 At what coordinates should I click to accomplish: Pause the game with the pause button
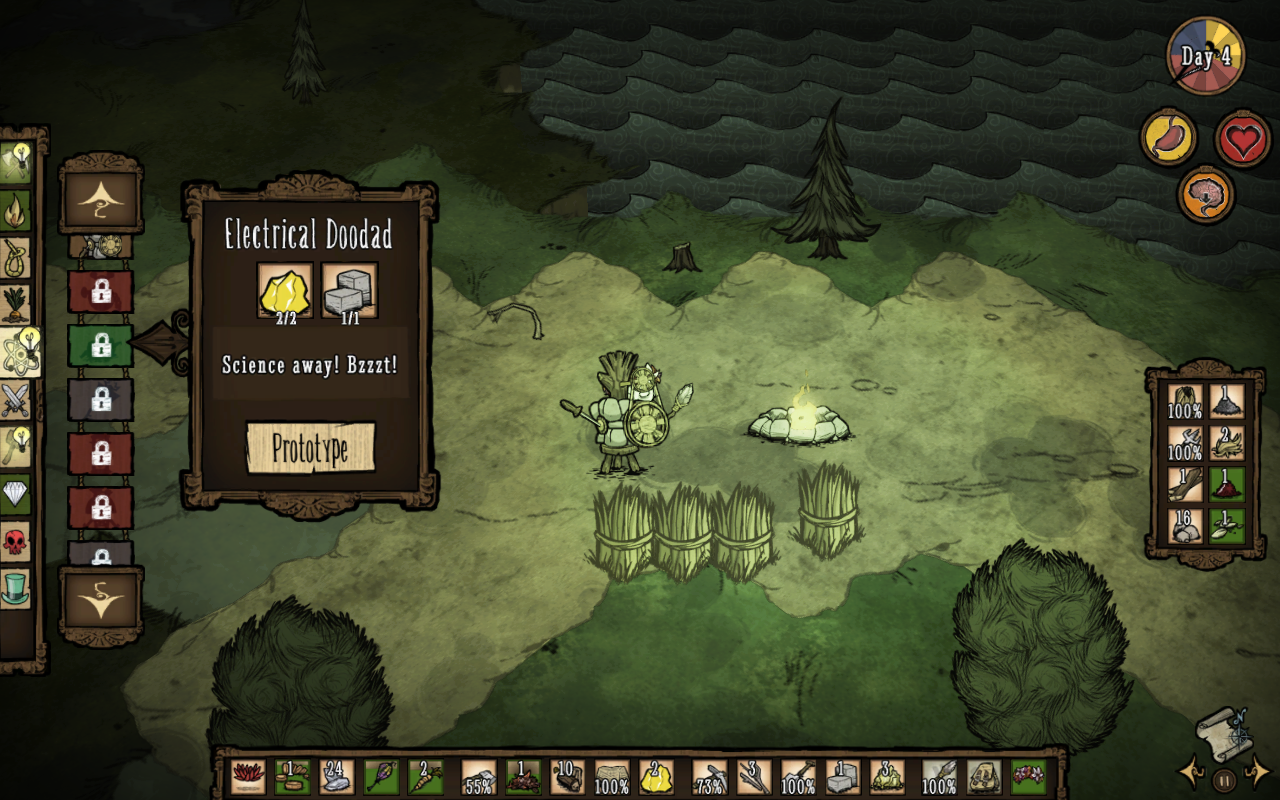pos(1224,777)
